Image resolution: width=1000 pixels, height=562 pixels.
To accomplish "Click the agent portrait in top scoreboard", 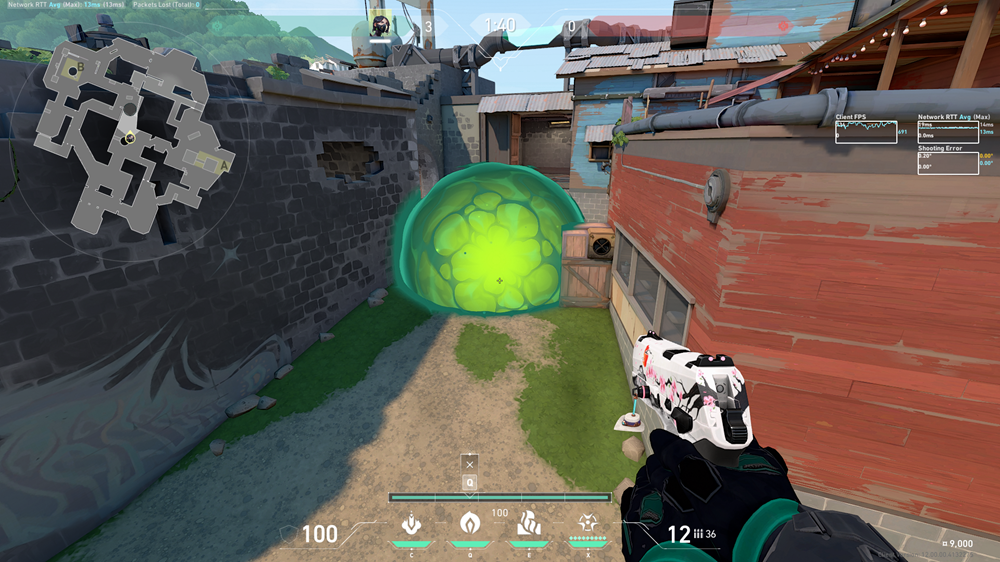I will (x=380, y=25).
